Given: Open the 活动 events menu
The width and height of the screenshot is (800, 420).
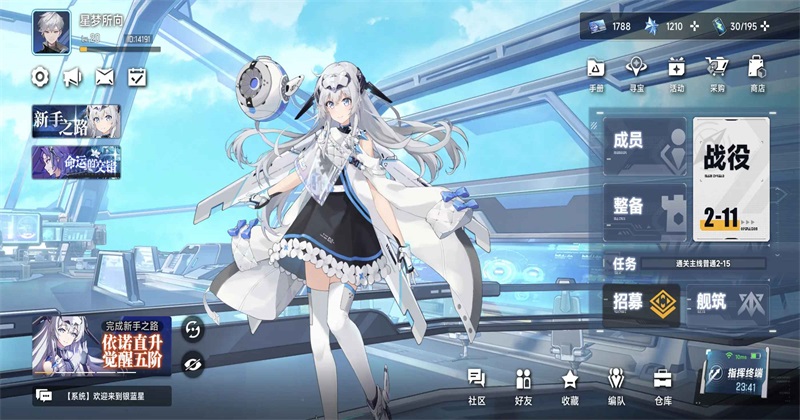Looking at the screenshot, I should pos(676,71).
